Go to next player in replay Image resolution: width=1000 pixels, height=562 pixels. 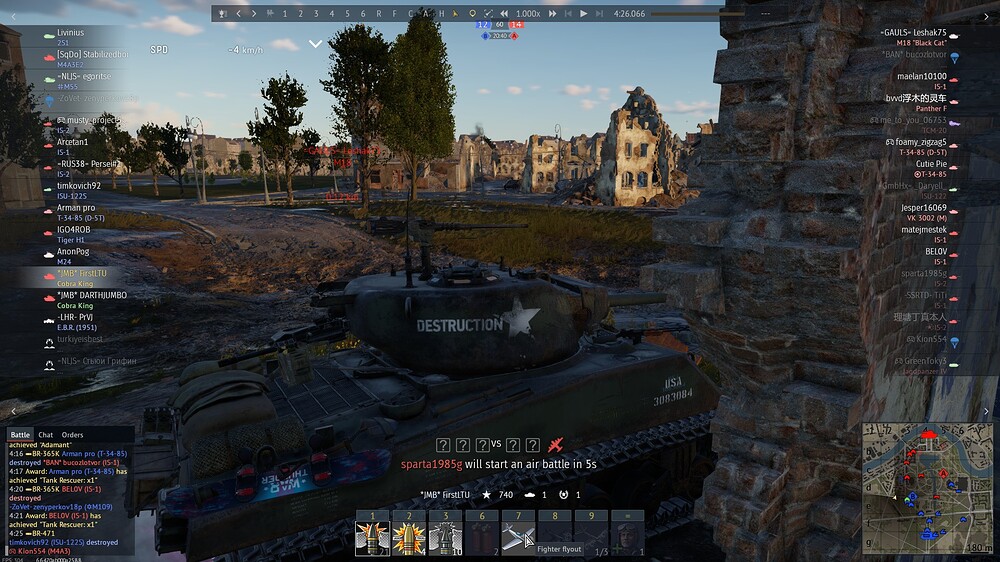point(254,14)
